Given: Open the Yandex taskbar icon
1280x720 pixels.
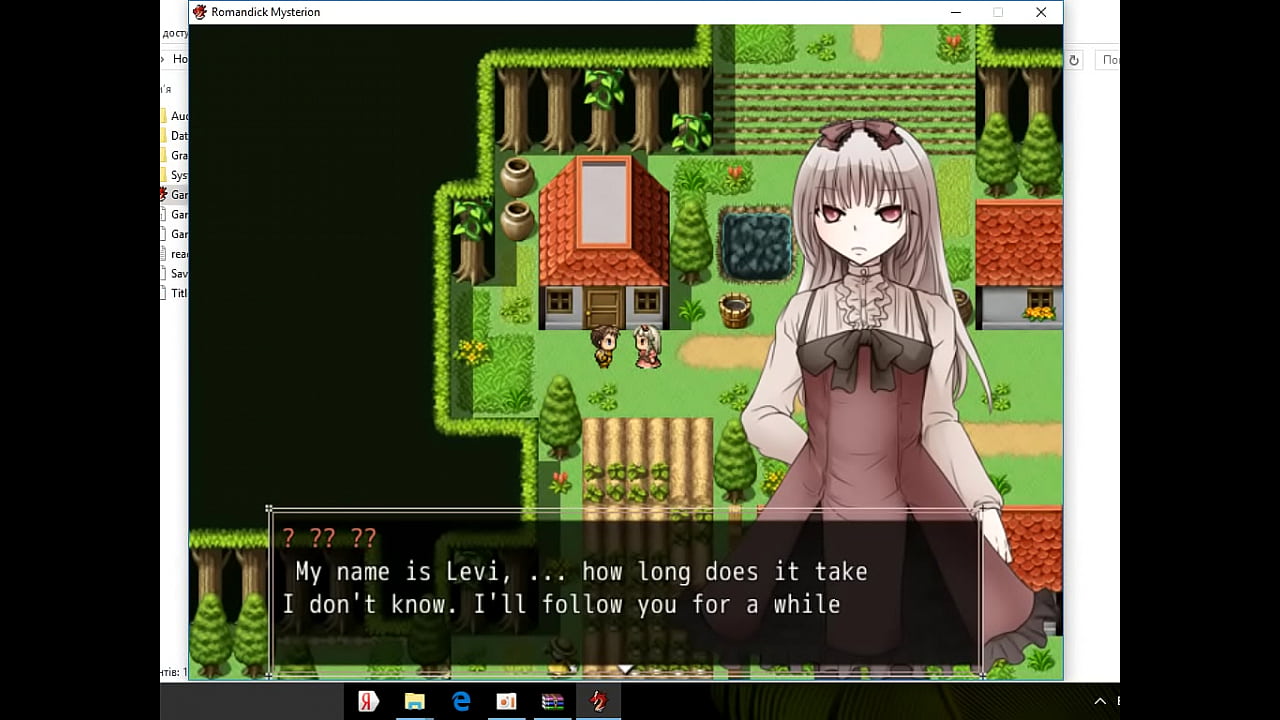Looking at the screenshot, I should (368, 701).
